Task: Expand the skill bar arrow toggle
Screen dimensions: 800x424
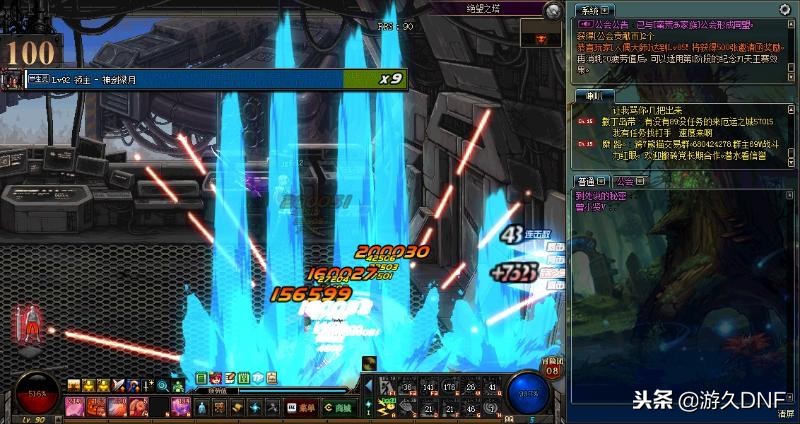Action: tap(368, 384)
